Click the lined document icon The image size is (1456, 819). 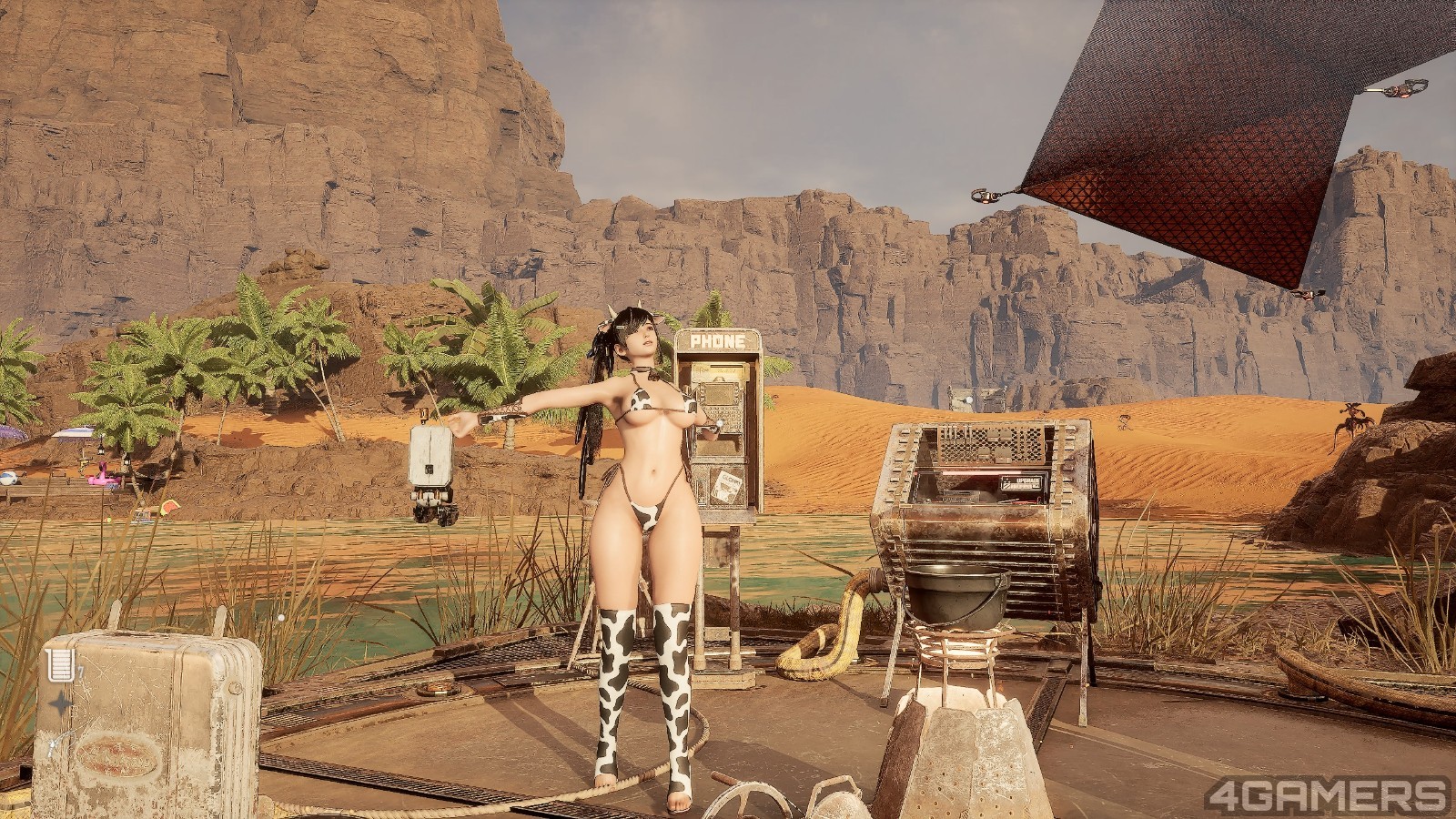58,664
